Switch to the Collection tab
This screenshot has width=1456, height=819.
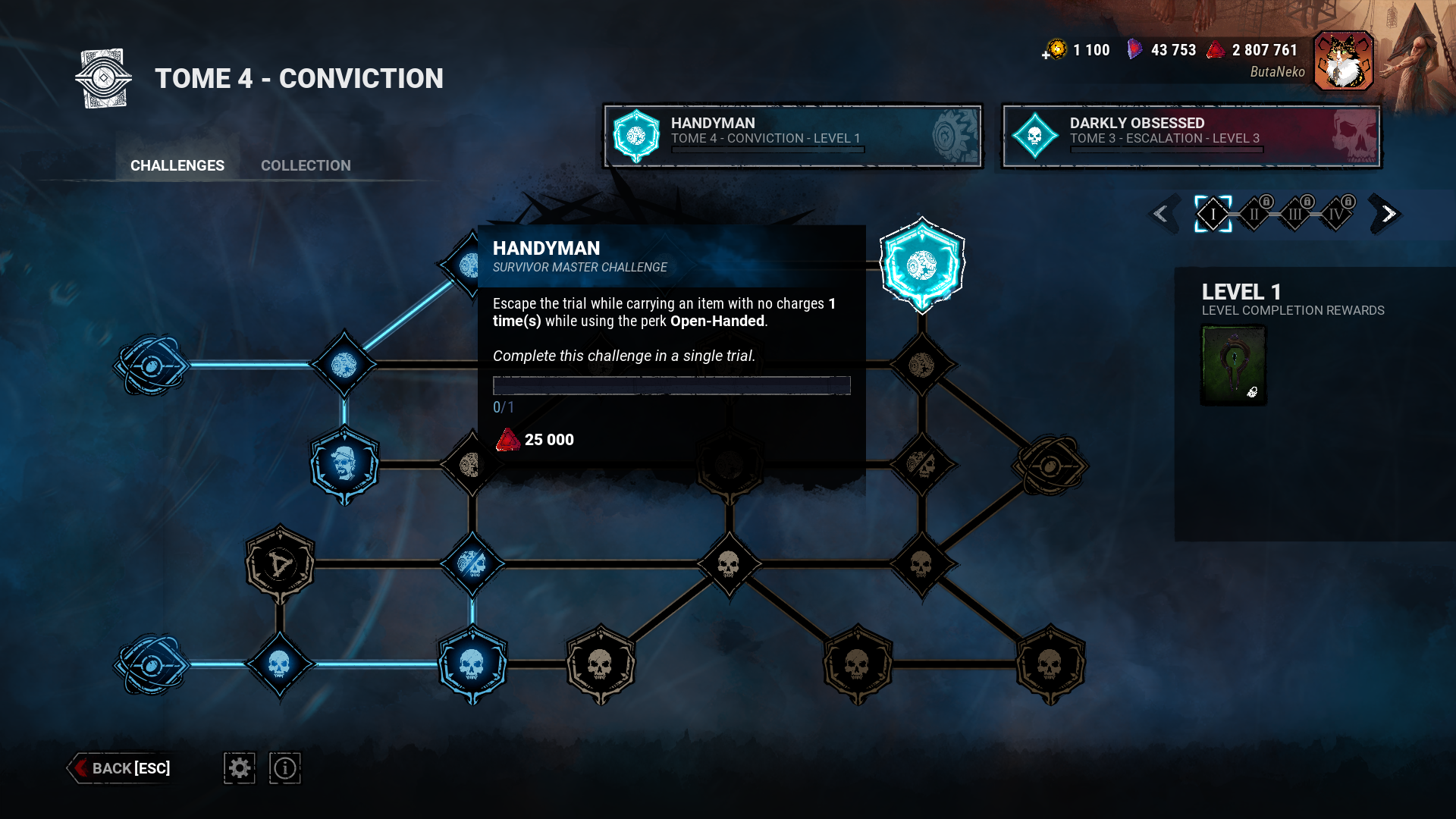pyautogui.click(x=306, y=165)
